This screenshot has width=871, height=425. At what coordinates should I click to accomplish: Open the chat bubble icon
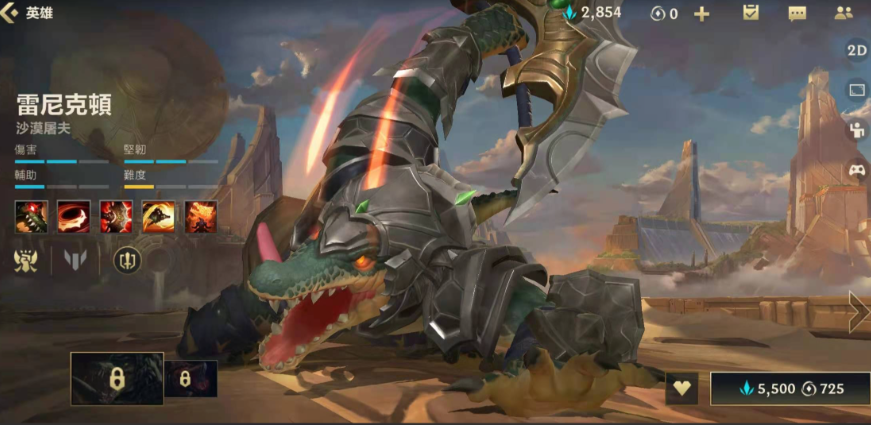[x=797, y=13]
